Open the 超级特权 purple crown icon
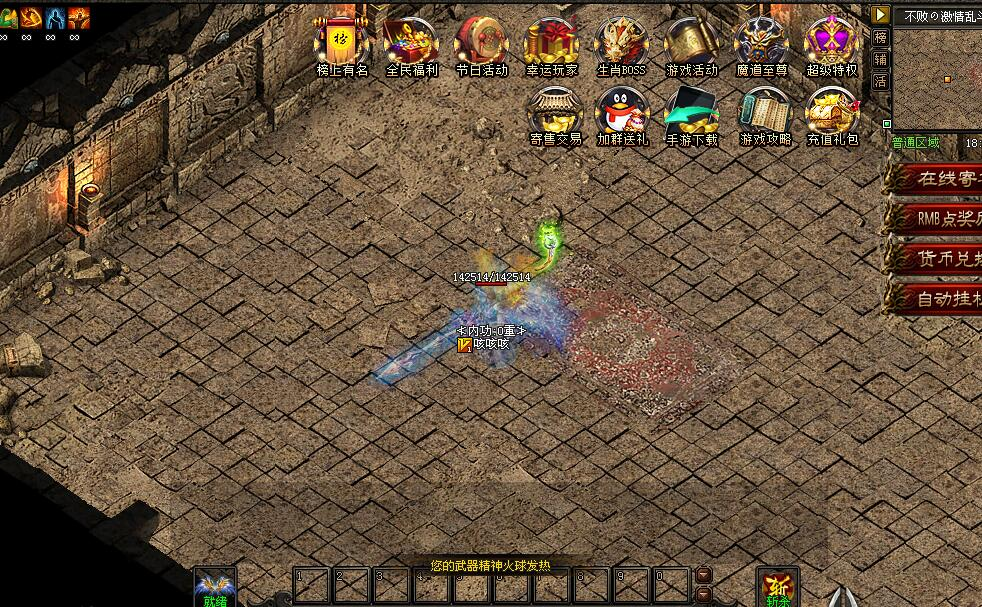This screenshot has width=982, height=607. [832, 44]
